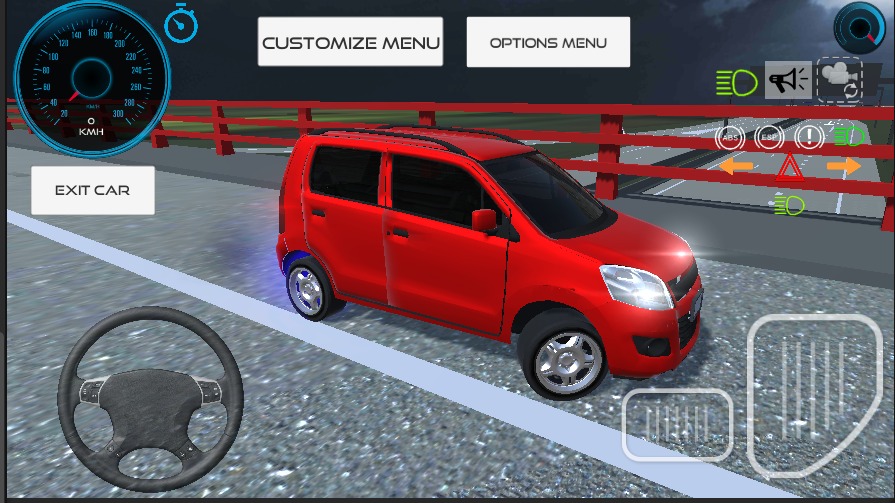Sound the megaphone horn button

(788, 80)
